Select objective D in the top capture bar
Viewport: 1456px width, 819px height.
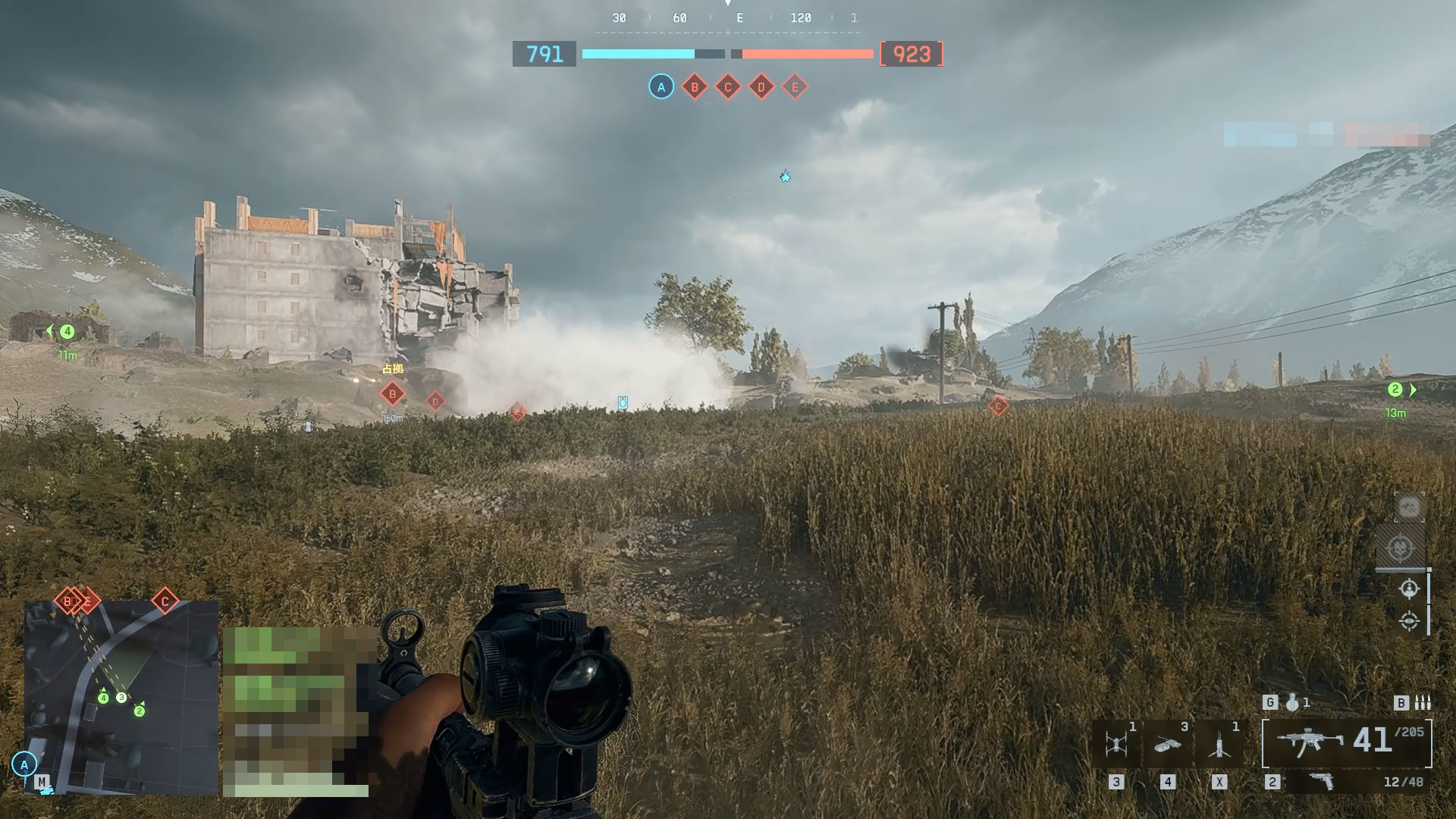pos(761,87)
